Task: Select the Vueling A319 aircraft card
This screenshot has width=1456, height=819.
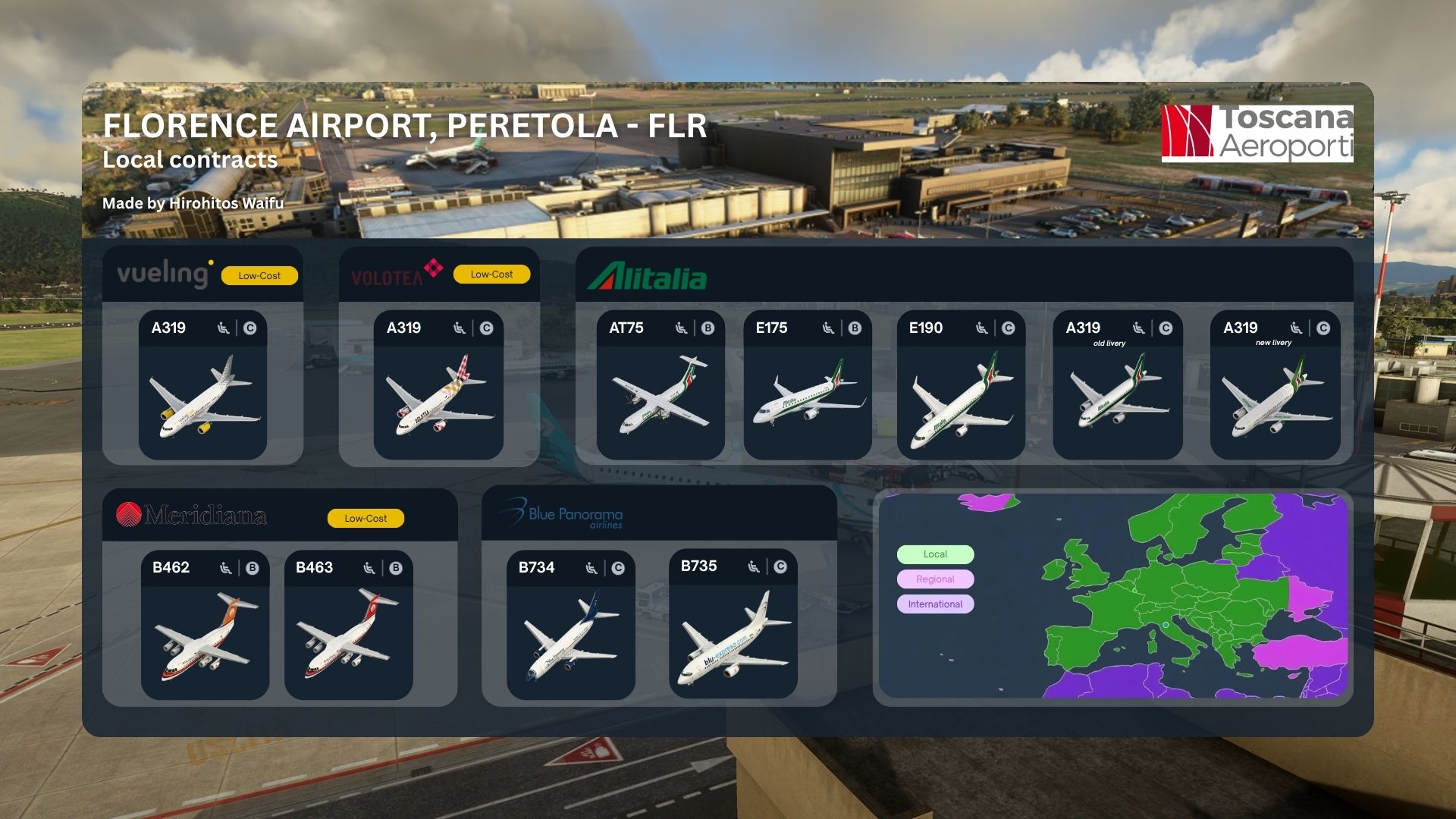Action: click(202, 385)
